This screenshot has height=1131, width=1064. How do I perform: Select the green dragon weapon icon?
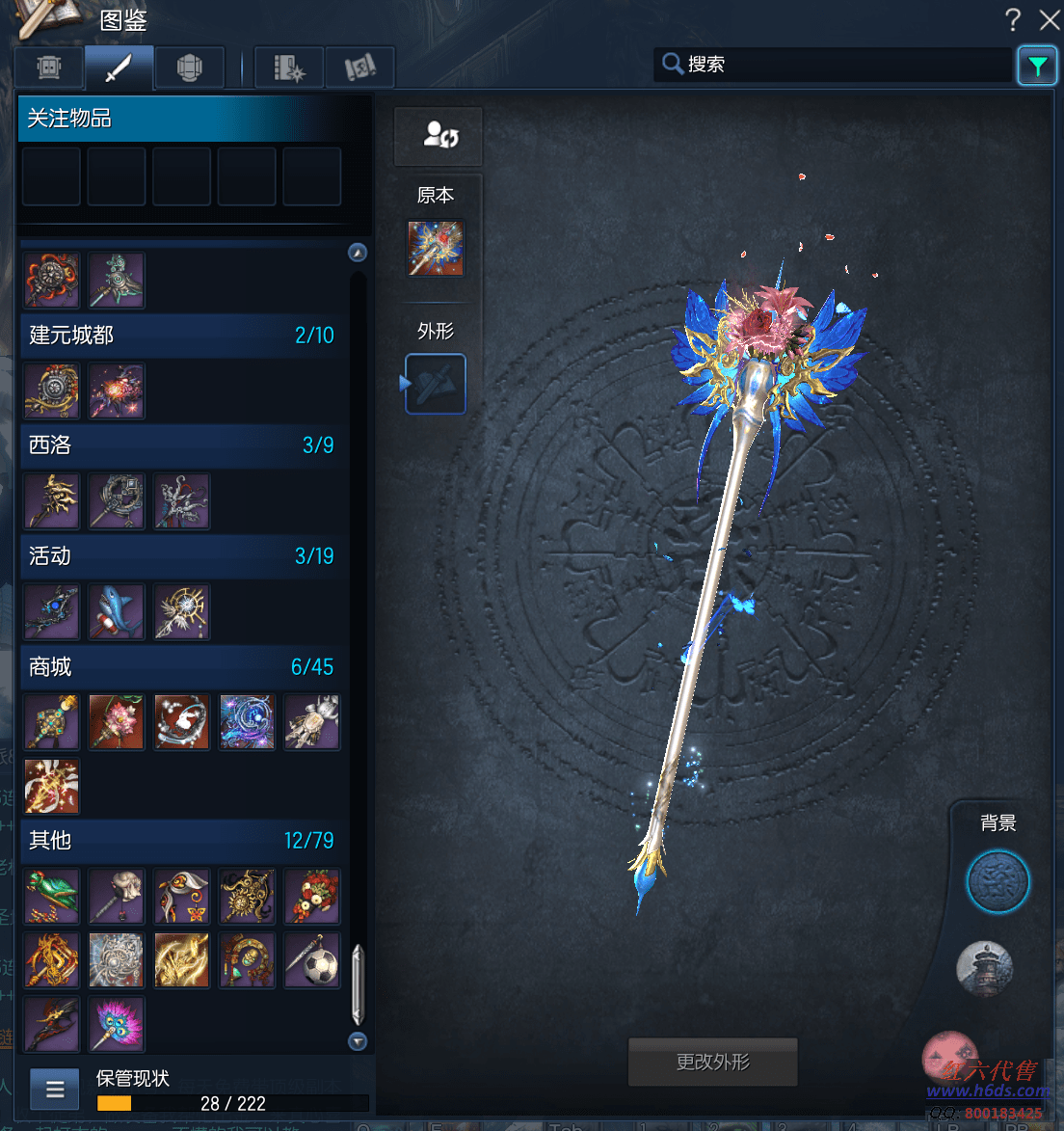click(x=52, y=896)
